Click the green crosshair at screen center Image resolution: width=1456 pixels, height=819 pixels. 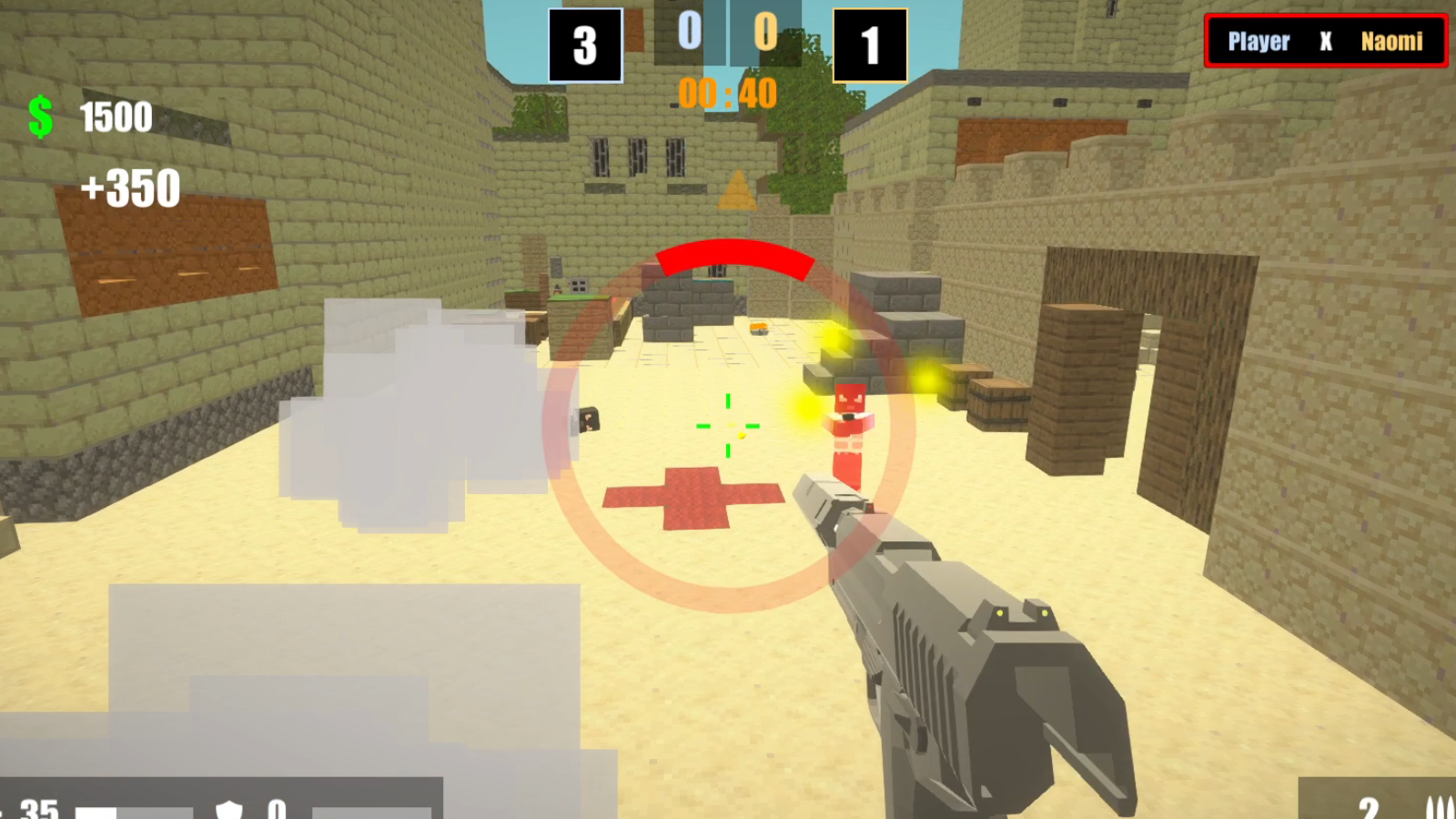(726, 425)
